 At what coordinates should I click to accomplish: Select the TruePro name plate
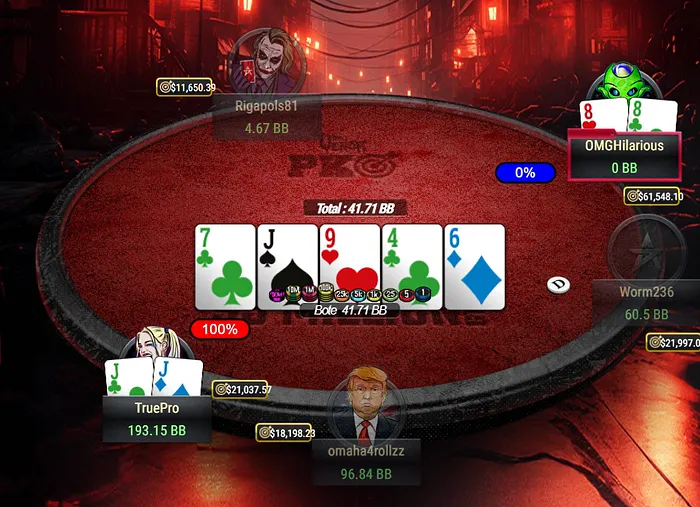point(156,419)
